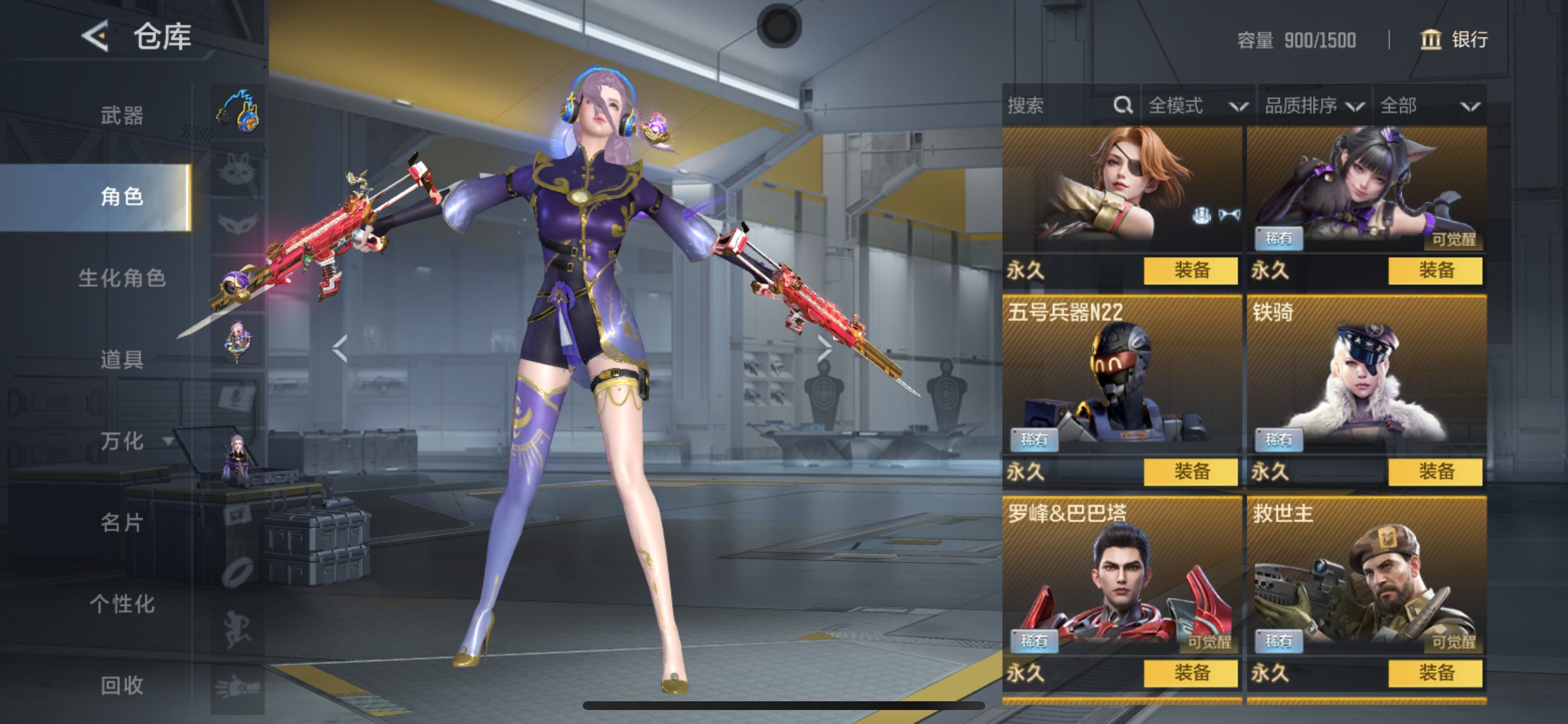1568x724 pixels.
Task: Equip the 救世主 character
Action: point(1434,672)
